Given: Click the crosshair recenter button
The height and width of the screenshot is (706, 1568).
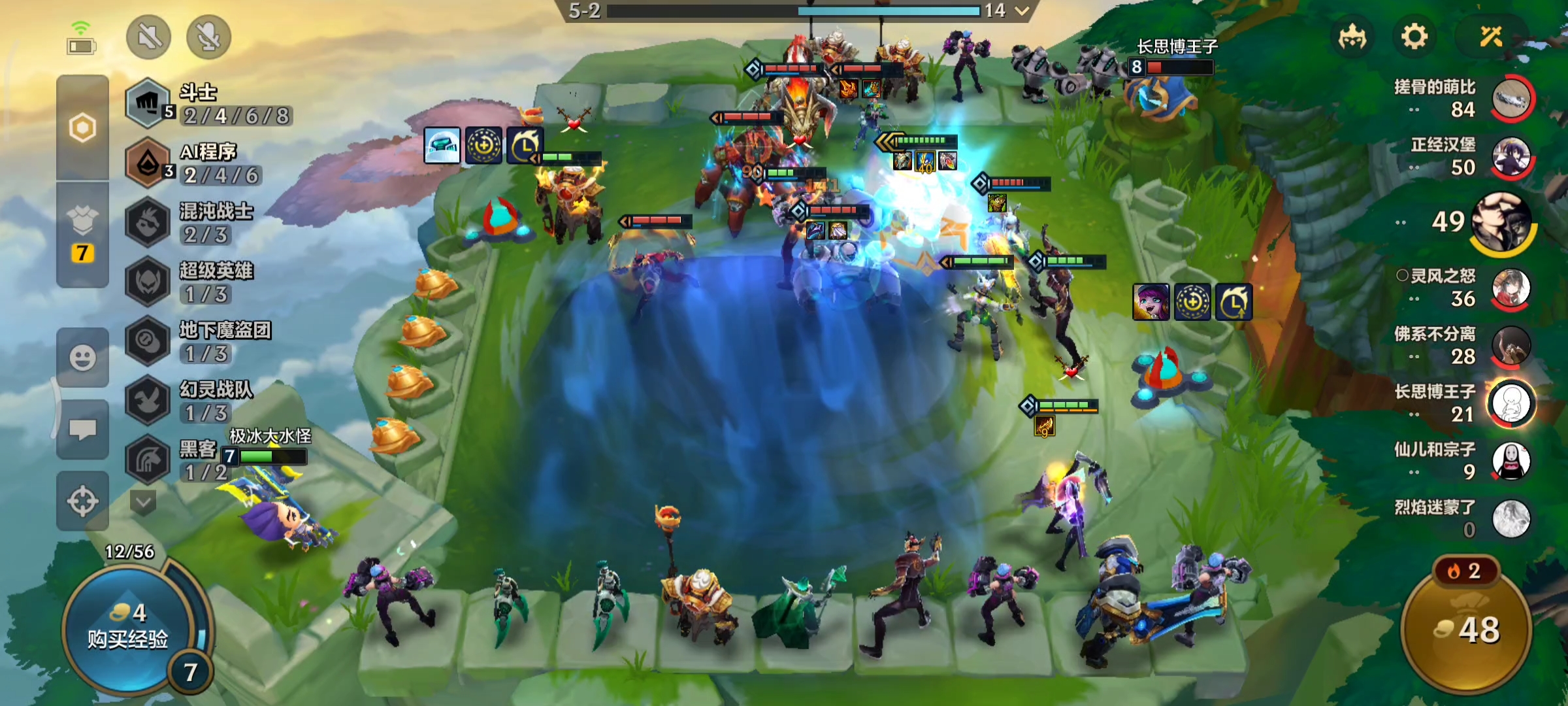Looking at the screenshot, I should (x=82, y=501).
